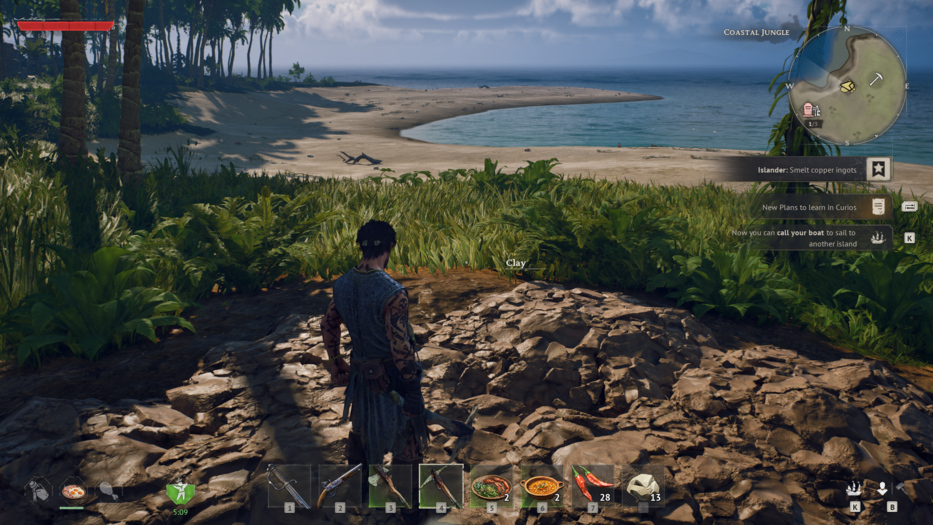Open the Islander quest tracker entry

tap(808, 170)
